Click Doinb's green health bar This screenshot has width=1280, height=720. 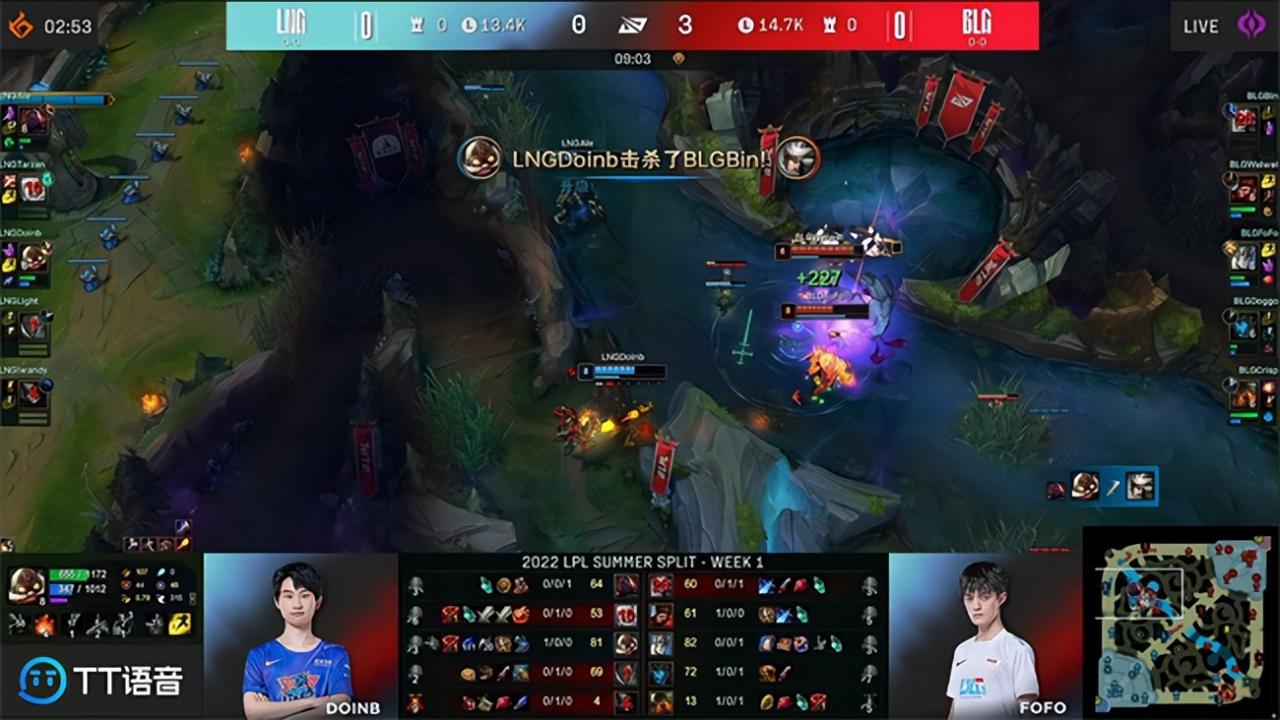coord(68,574)
